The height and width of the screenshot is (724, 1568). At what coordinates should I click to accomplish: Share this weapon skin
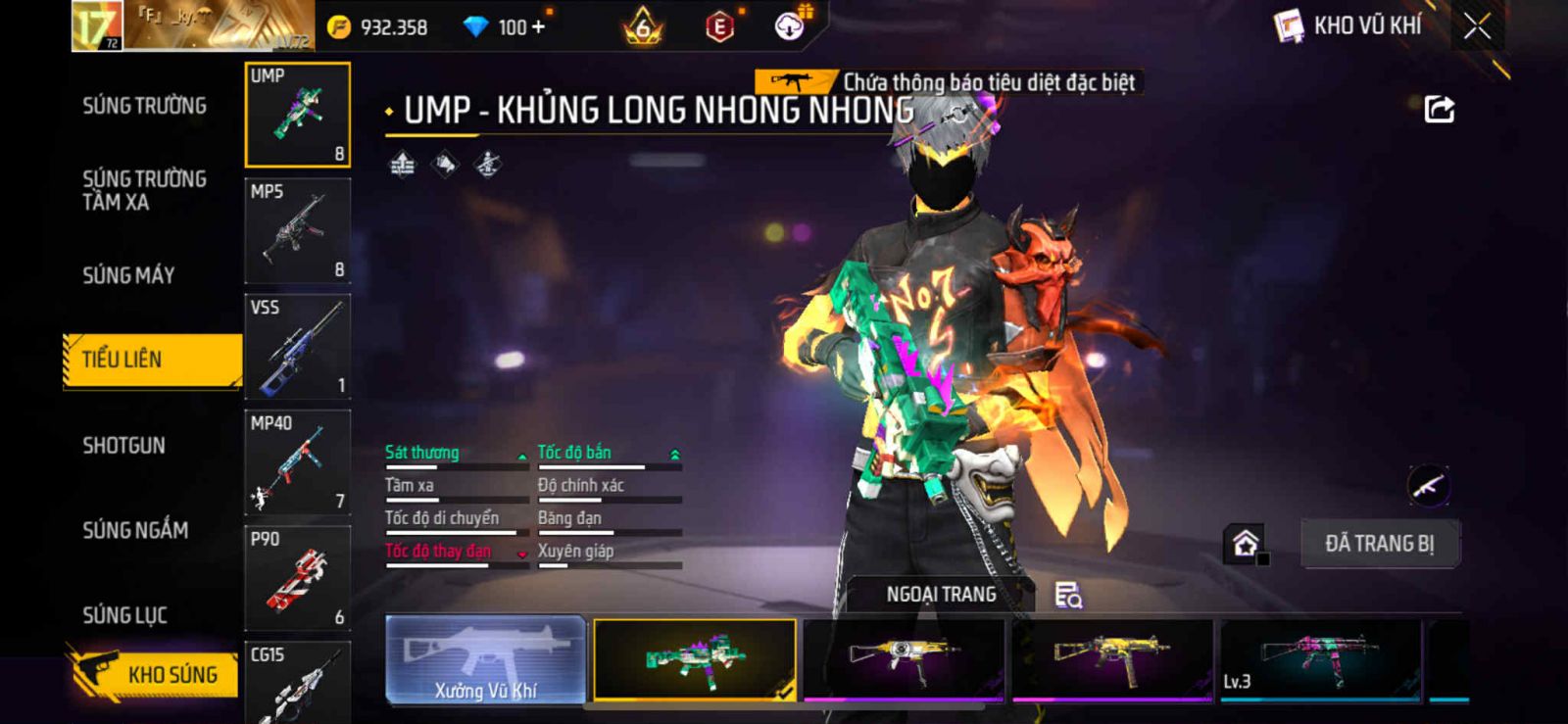[1439, 109]
